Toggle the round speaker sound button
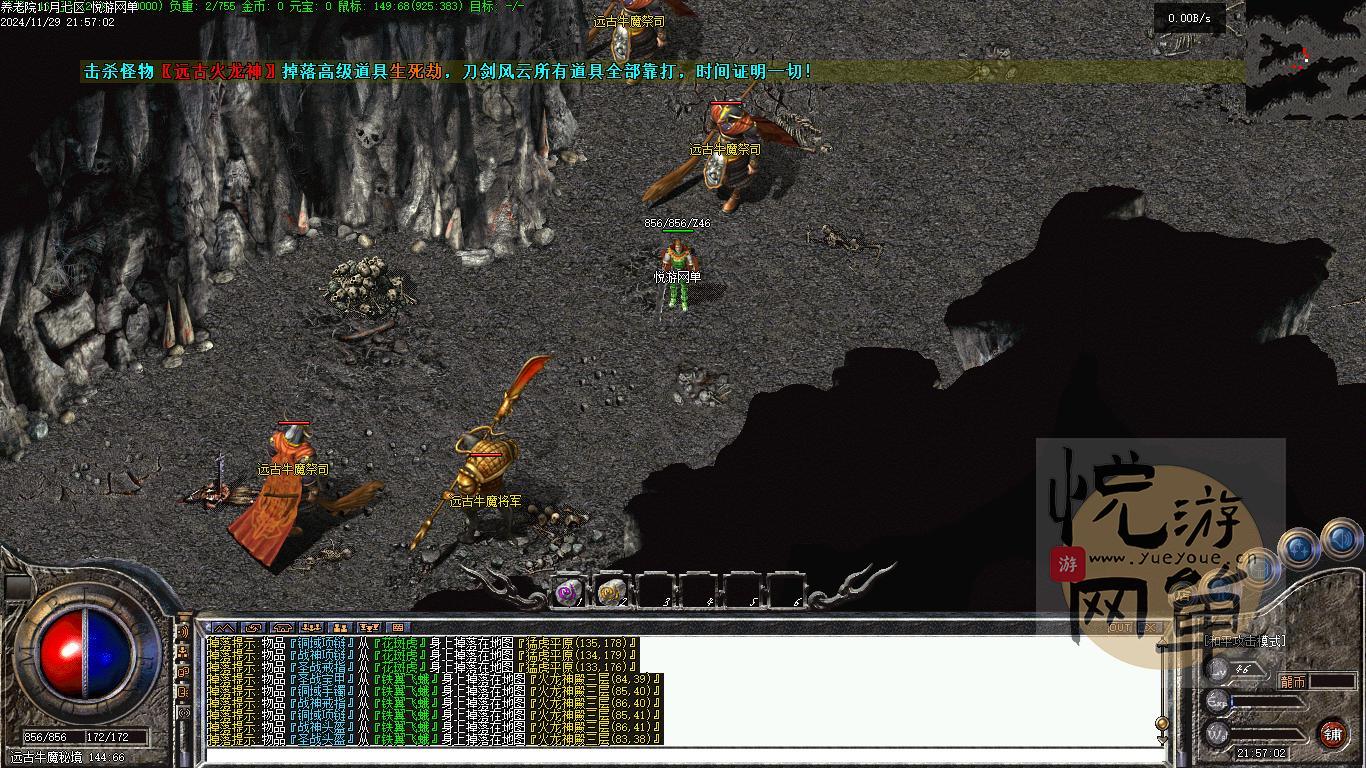Viewport: 1366px width, 768px height. point(1340,543)
